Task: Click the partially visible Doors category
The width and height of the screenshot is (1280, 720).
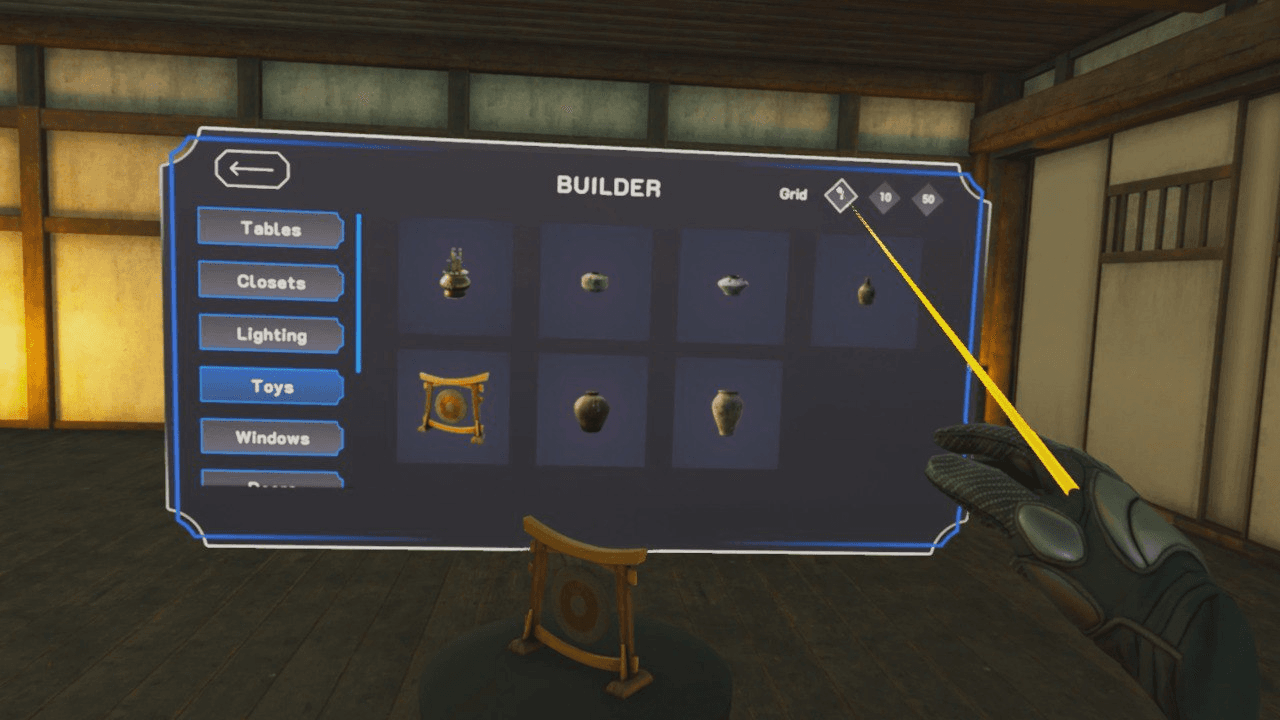Action: [x=269, y=483]
